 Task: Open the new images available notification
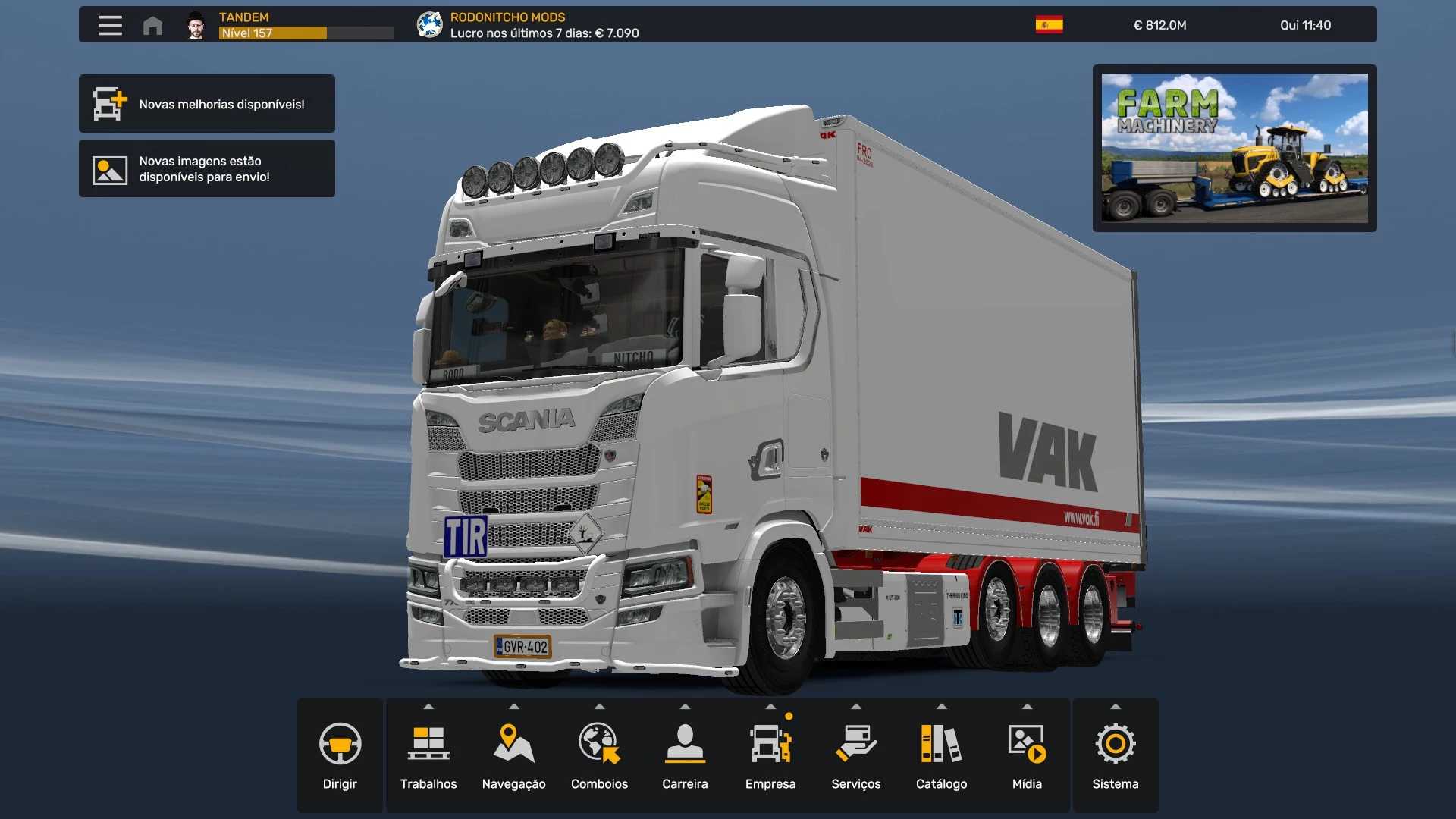click(x=207, y=168)
